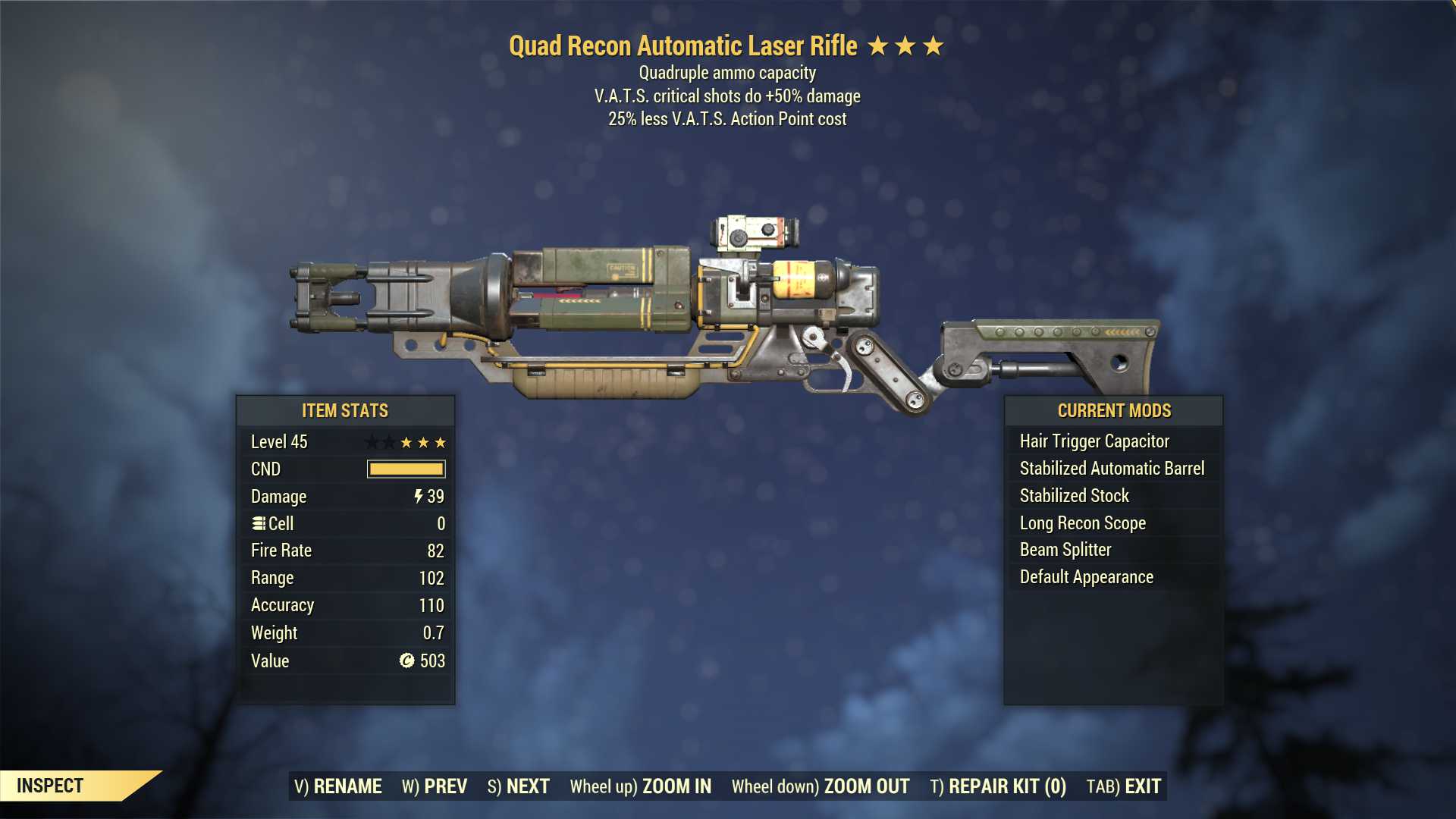
Task: Exit the inspect screen
Action: point(1124,786)
